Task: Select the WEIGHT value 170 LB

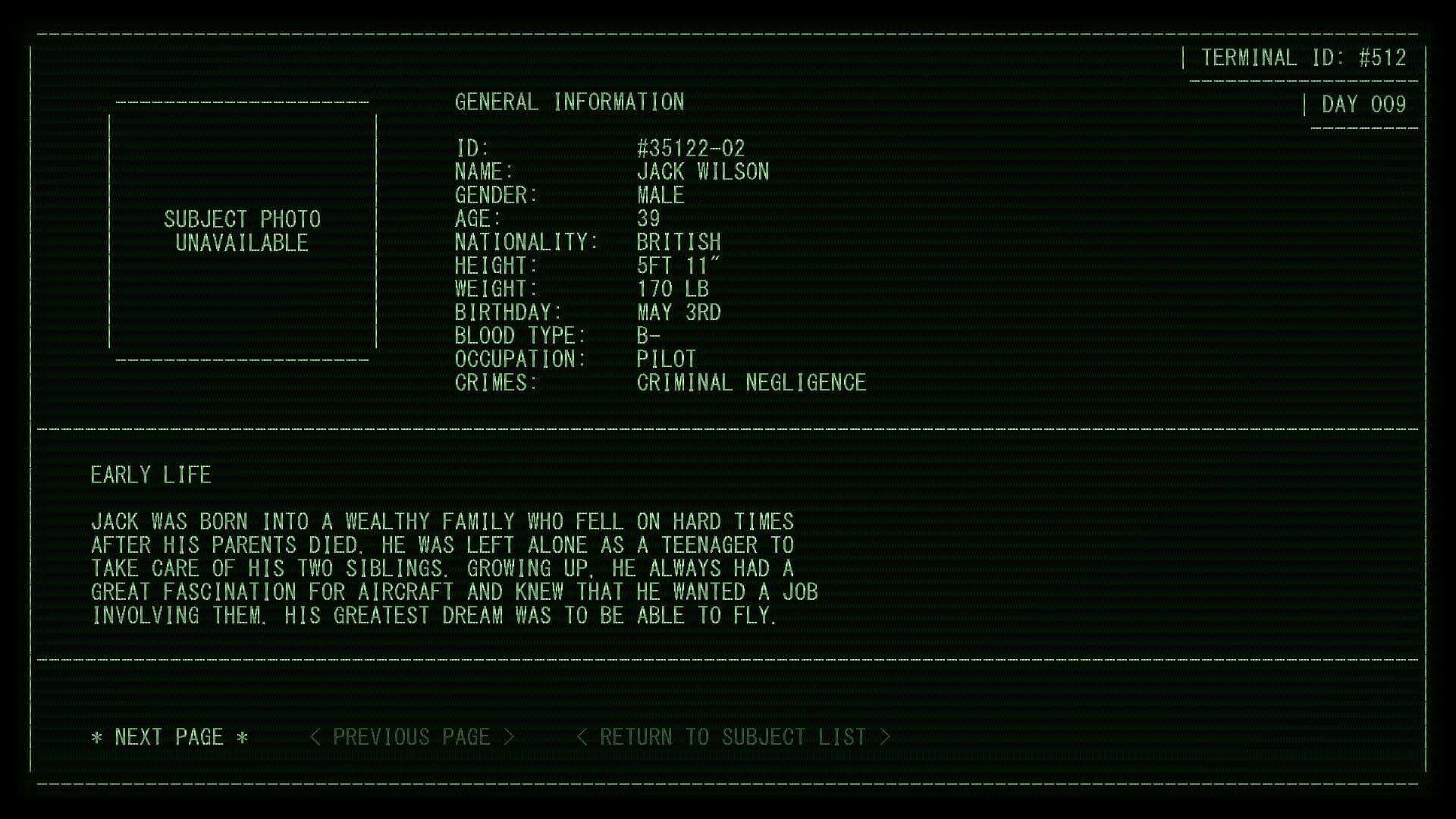Action: [672, 289]
